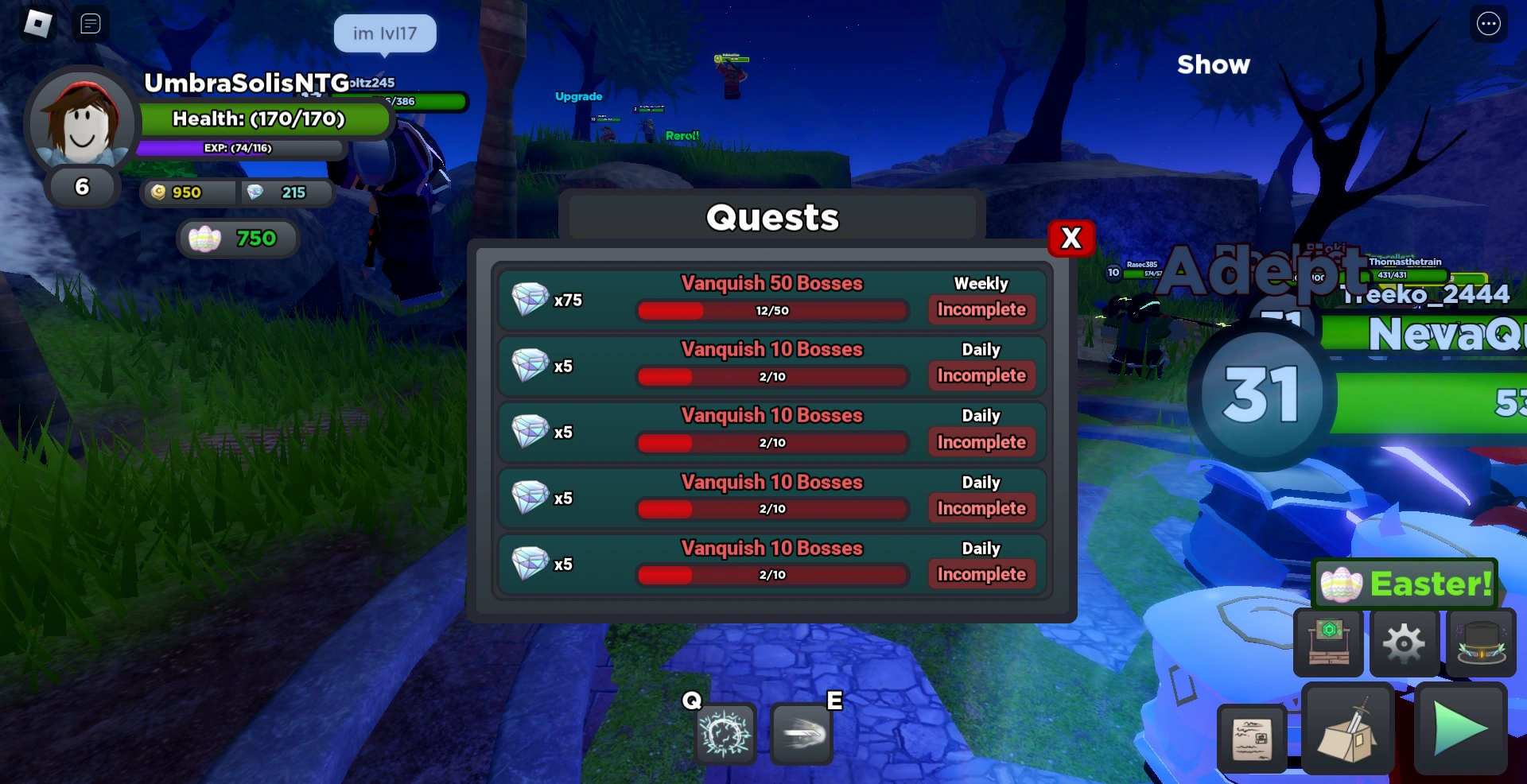Open the Robux shop stand icon
Screen dimensions: 1527x784
(1327, 642)
